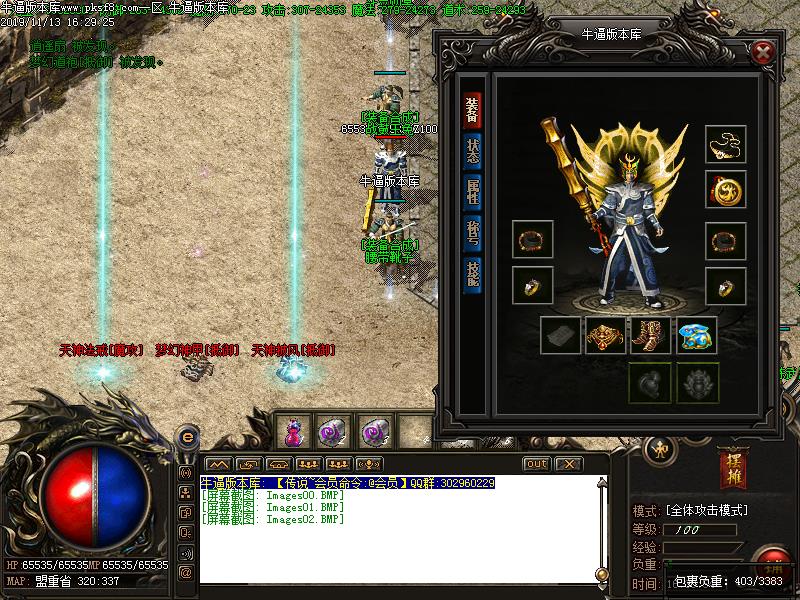800x600 pixels.
Task: Select the 称号 (Title) tab
Action: [472, 232]
